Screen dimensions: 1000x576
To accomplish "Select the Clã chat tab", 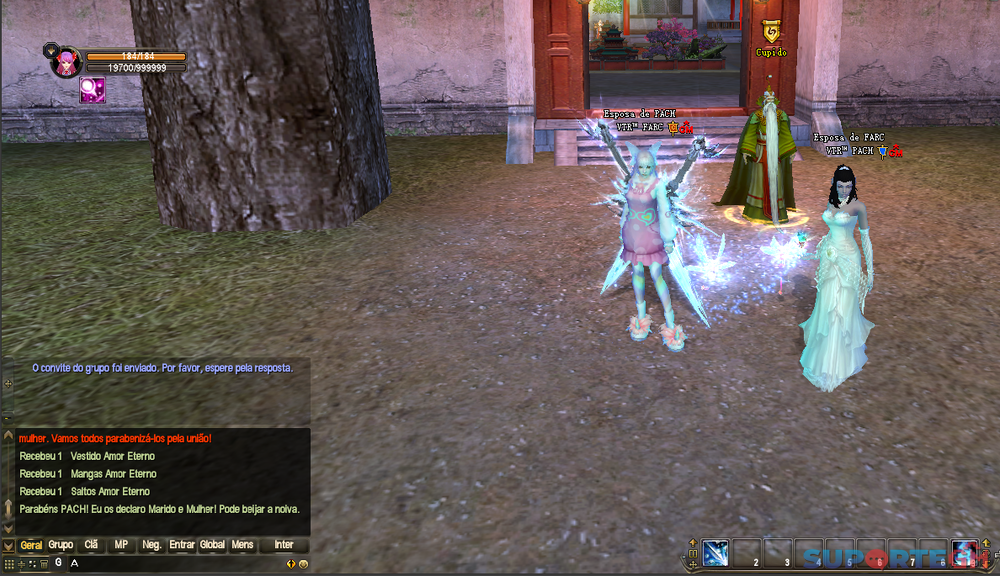I will click(x=91, y=545).
